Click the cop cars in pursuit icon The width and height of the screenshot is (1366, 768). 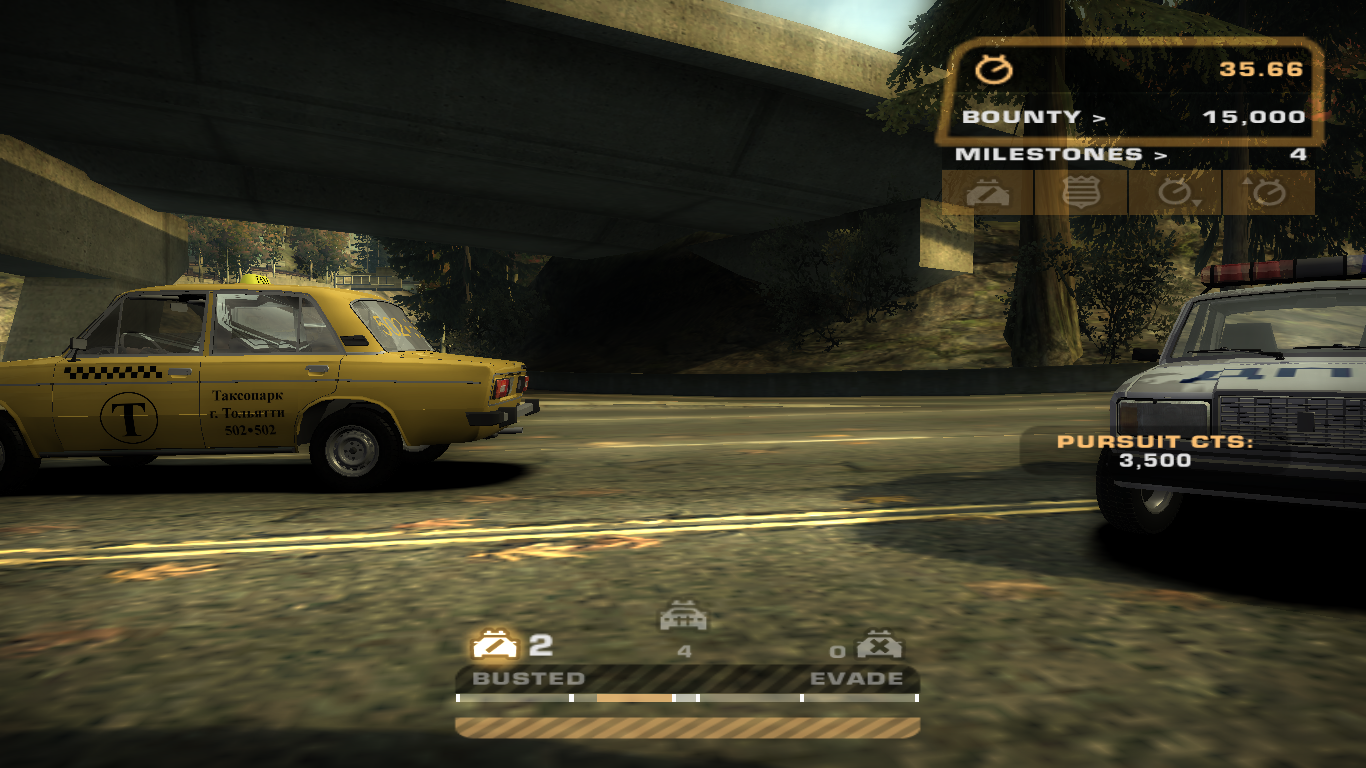click(684, 618)
